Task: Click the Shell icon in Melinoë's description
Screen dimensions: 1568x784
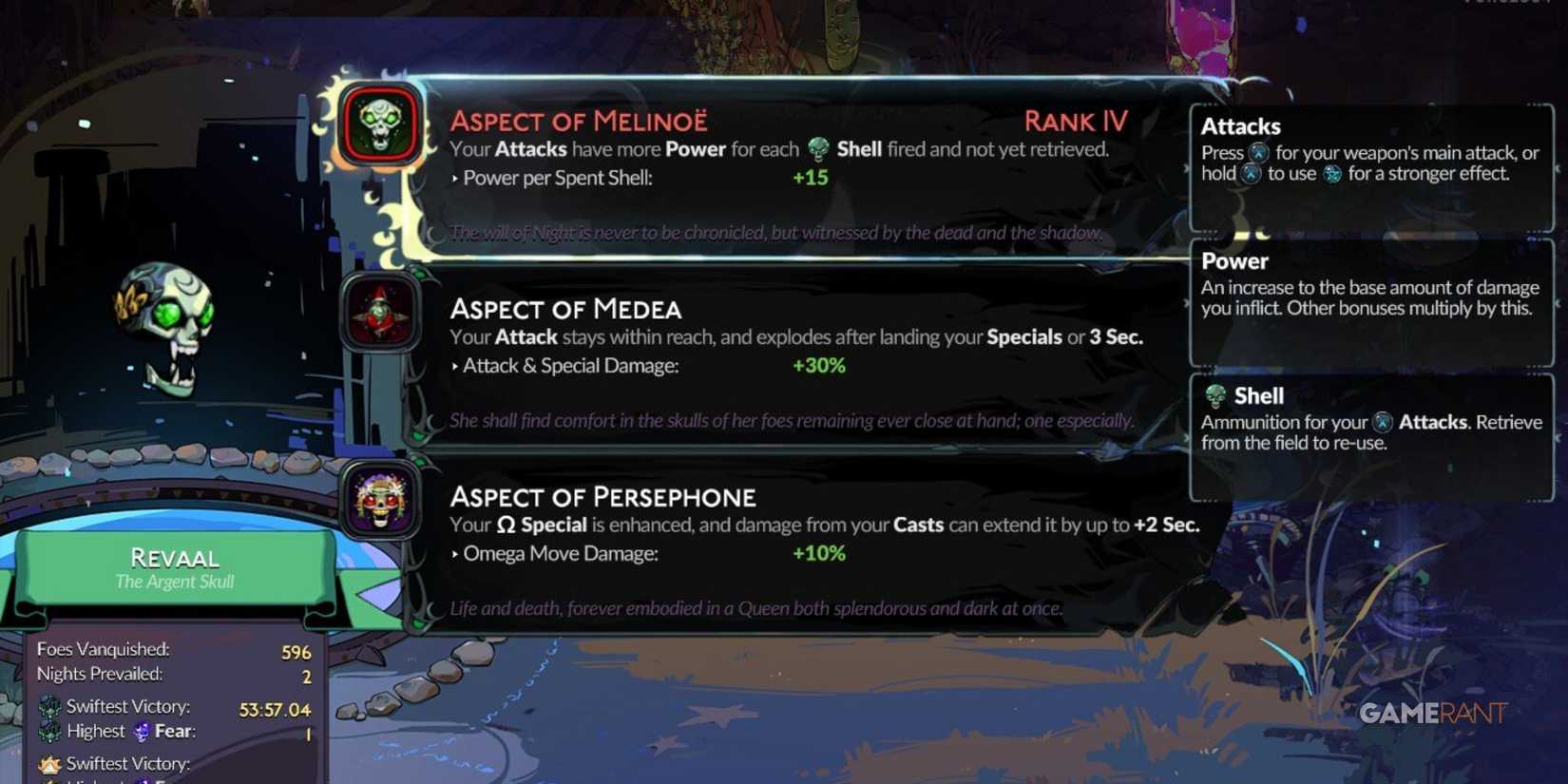Action: [x=816, y=148]
